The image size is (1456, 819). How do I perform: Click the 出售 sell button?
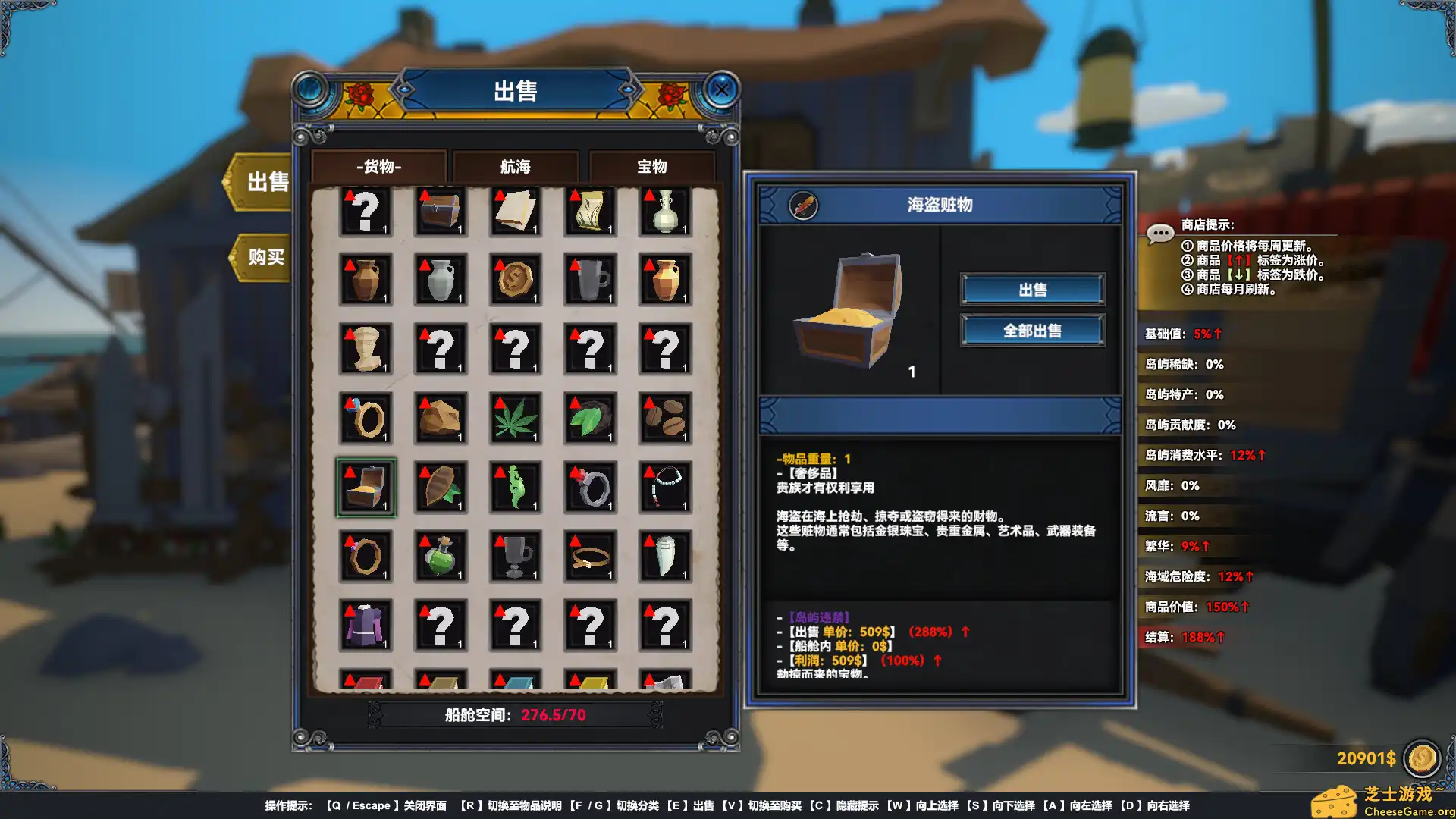[1032, 289]
